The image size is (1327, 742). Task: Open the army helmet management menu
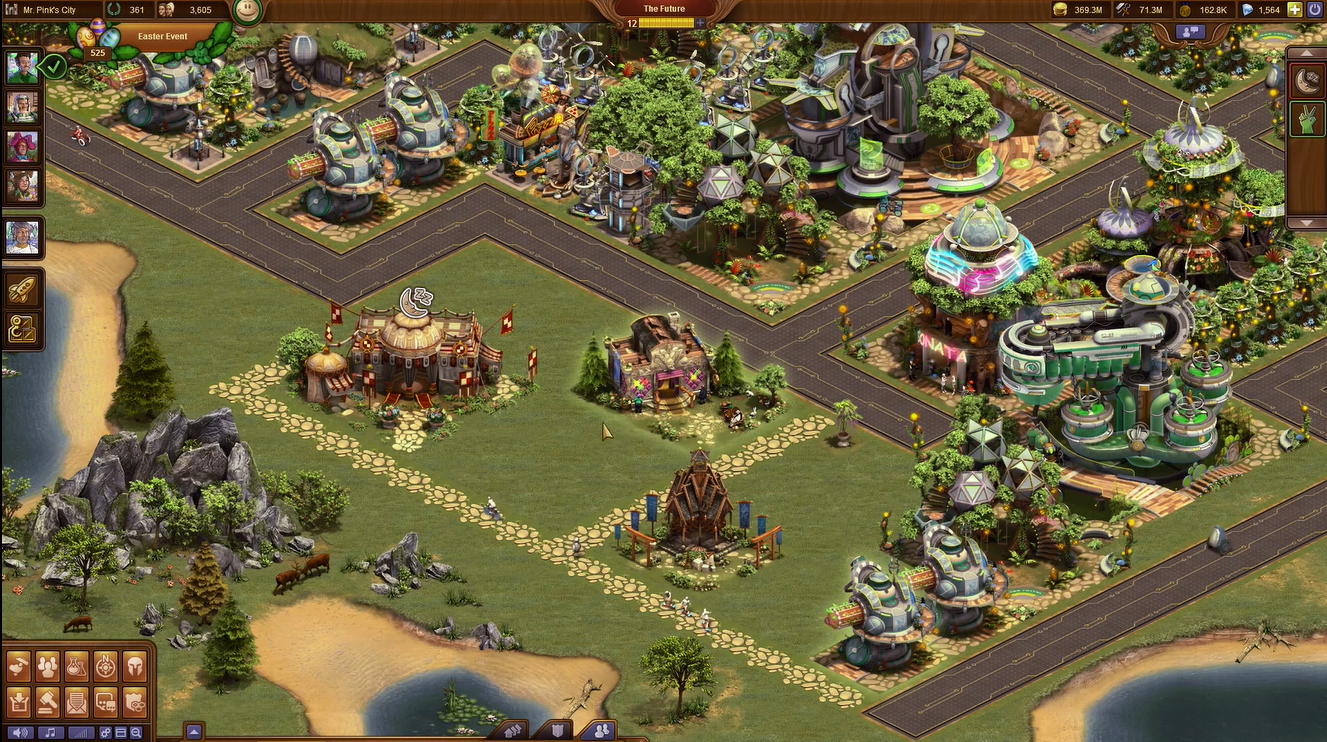(135, 665)
